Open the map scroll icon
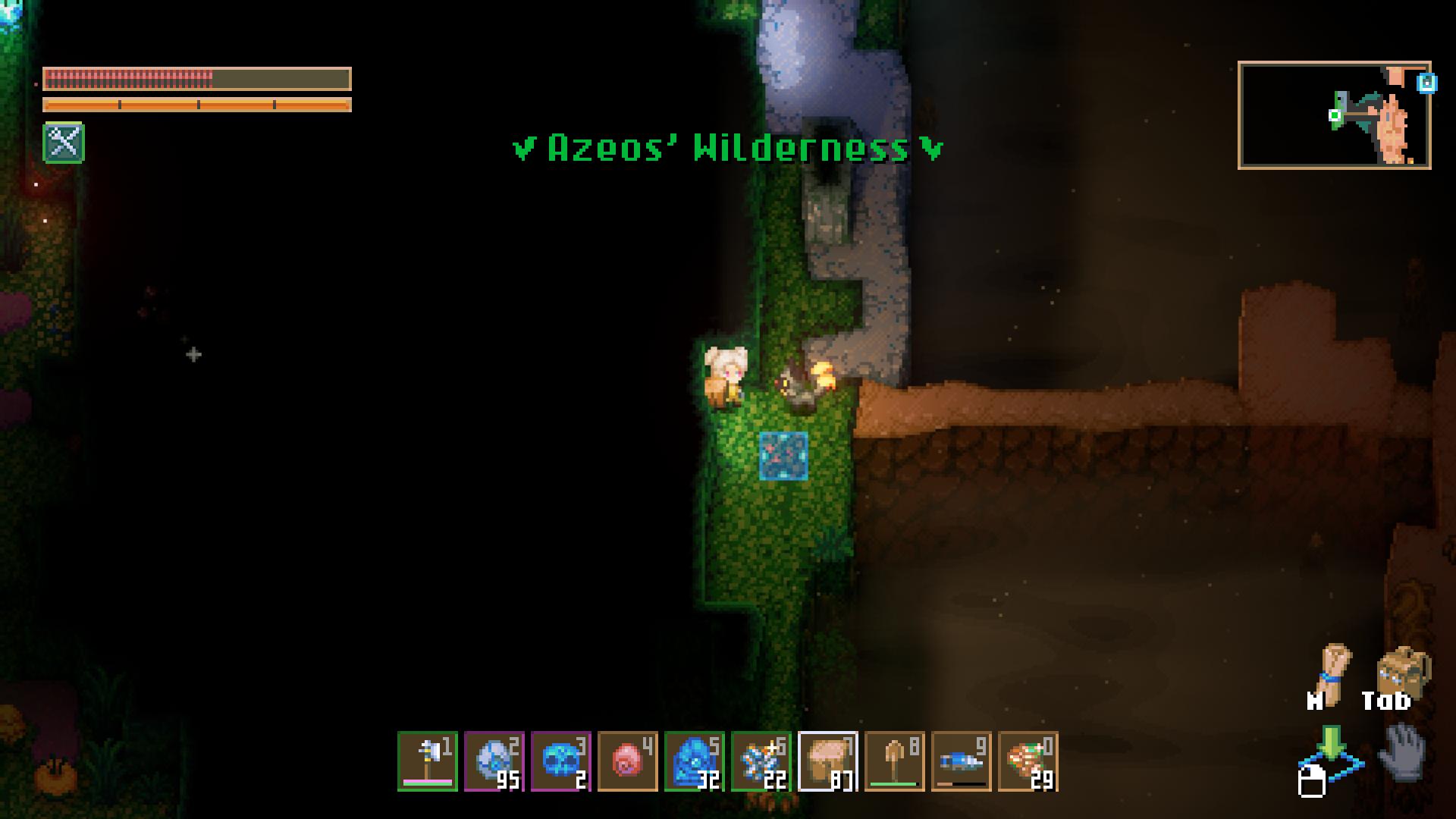The height and width of the screenshot is (819, 1456). (1333, 667)
